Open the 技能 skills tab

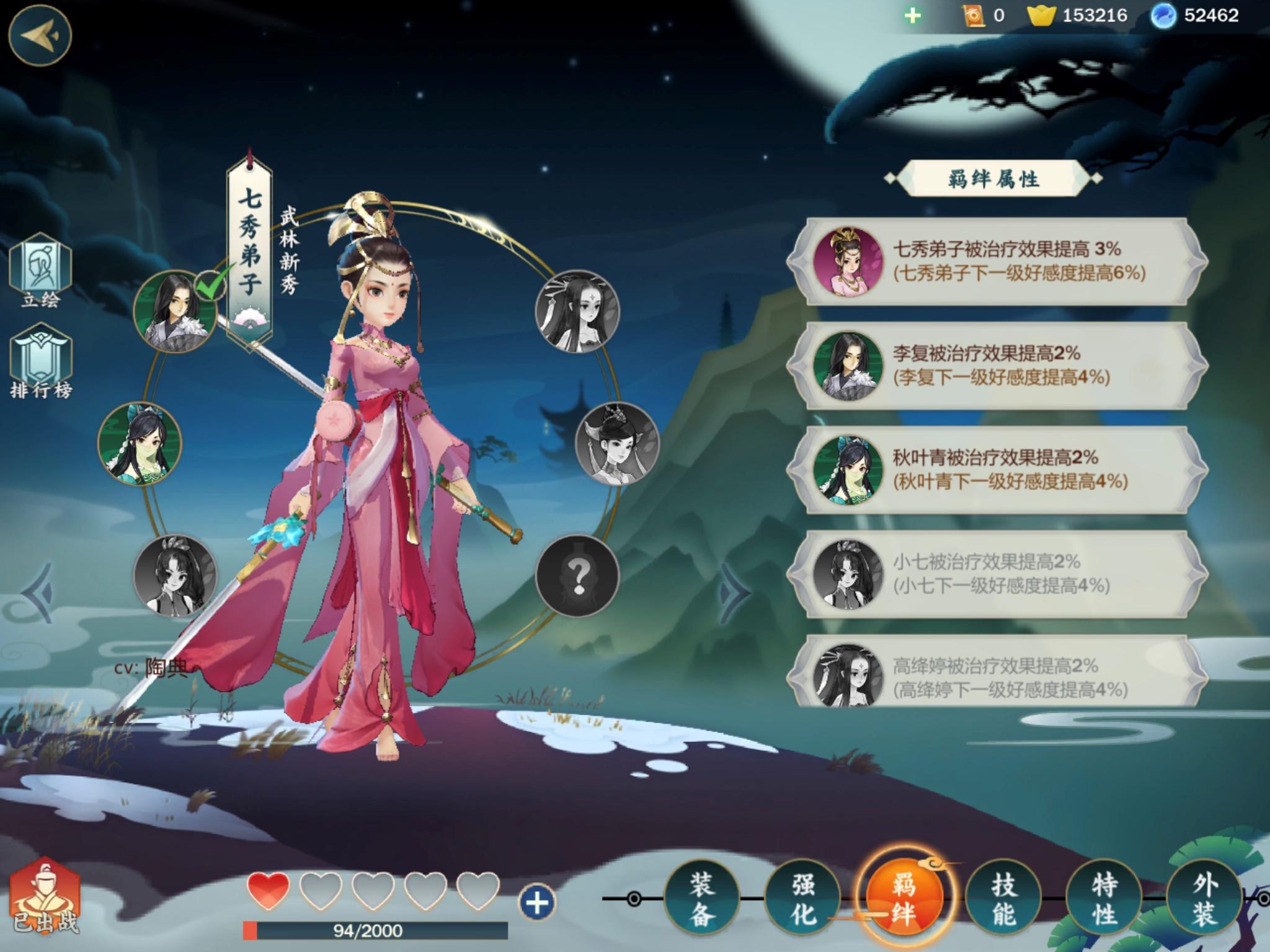coord(1004,898)
